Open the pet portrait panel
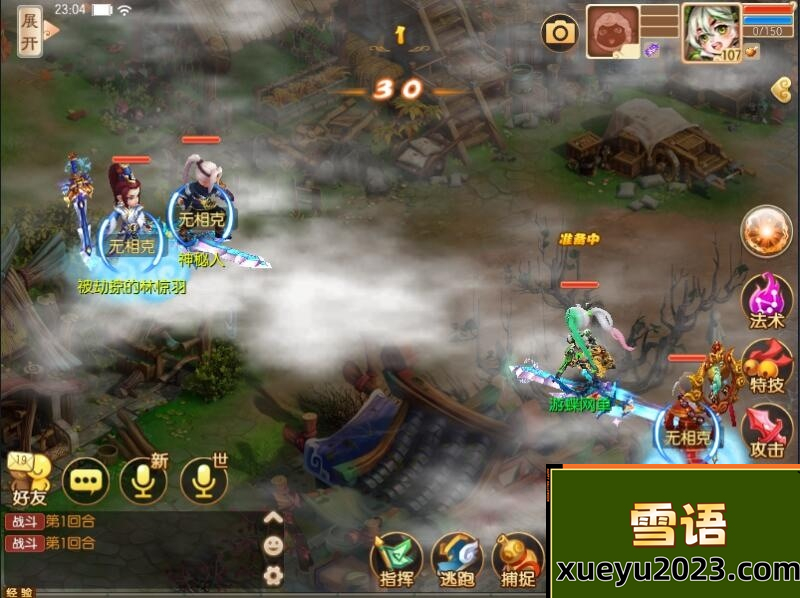Screen dimensions: 800x598 tap(612, 32)
